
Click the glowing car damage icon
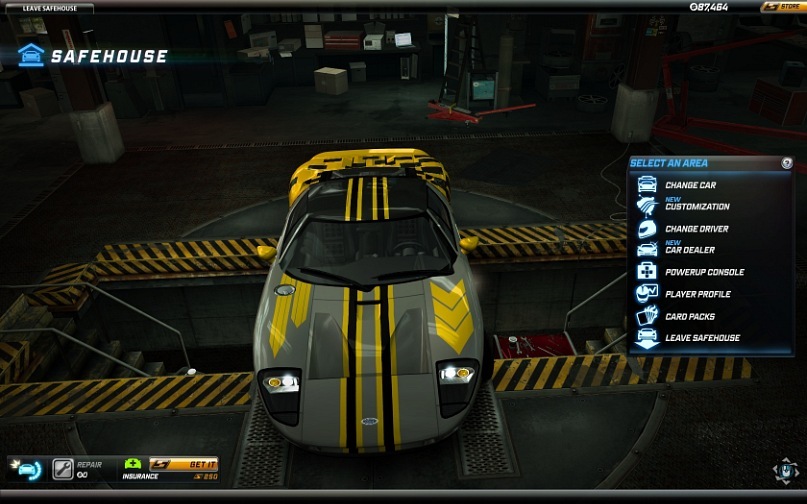coord(26,468)
